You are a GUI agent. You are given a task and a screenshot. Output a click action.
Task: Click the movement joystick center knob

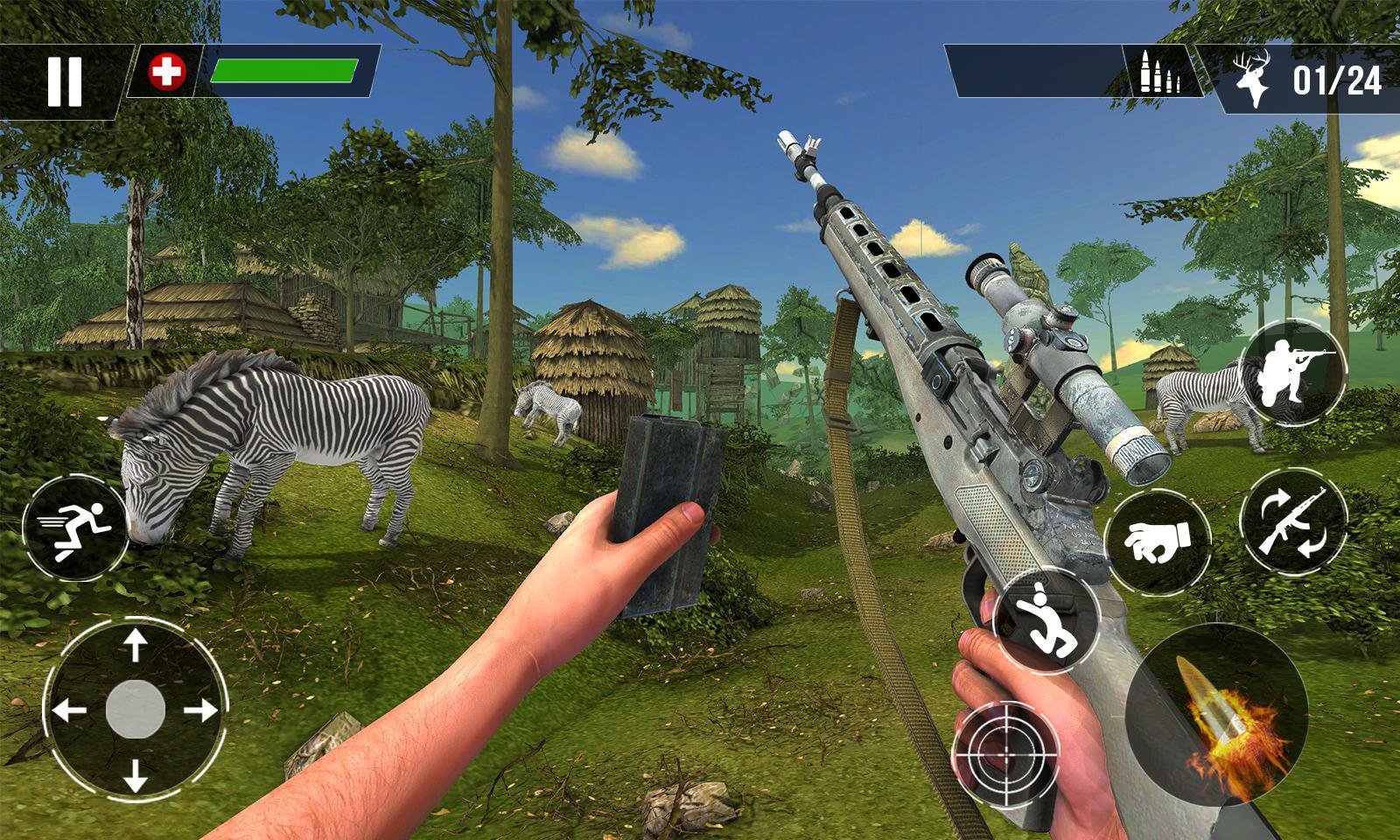(135, 710)
